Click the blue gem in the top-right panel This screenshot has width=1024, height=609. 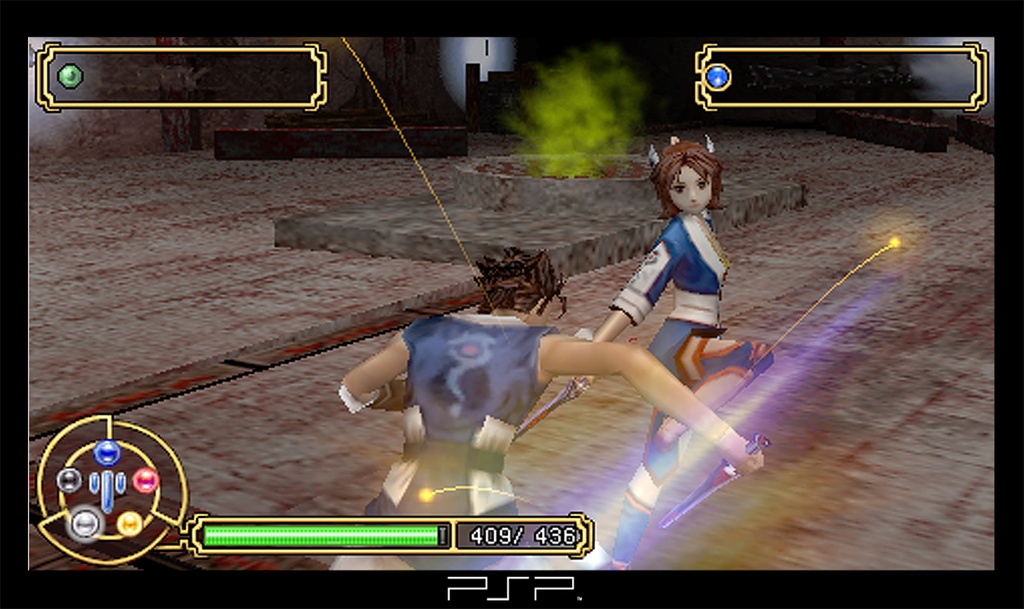point(717,77)
